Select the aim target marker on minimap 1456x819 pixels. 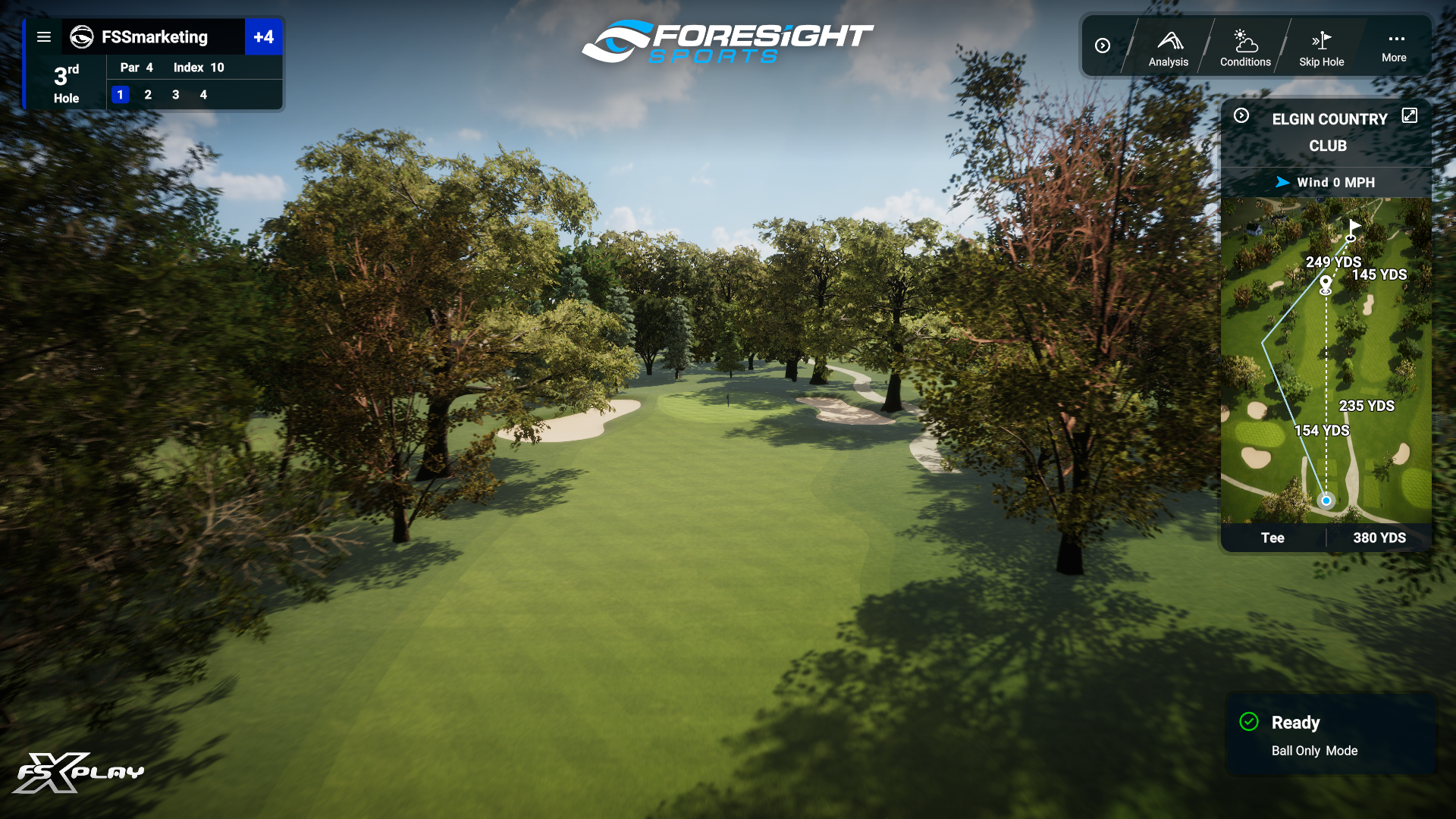pyautogui.click(x=1326, y=284)
